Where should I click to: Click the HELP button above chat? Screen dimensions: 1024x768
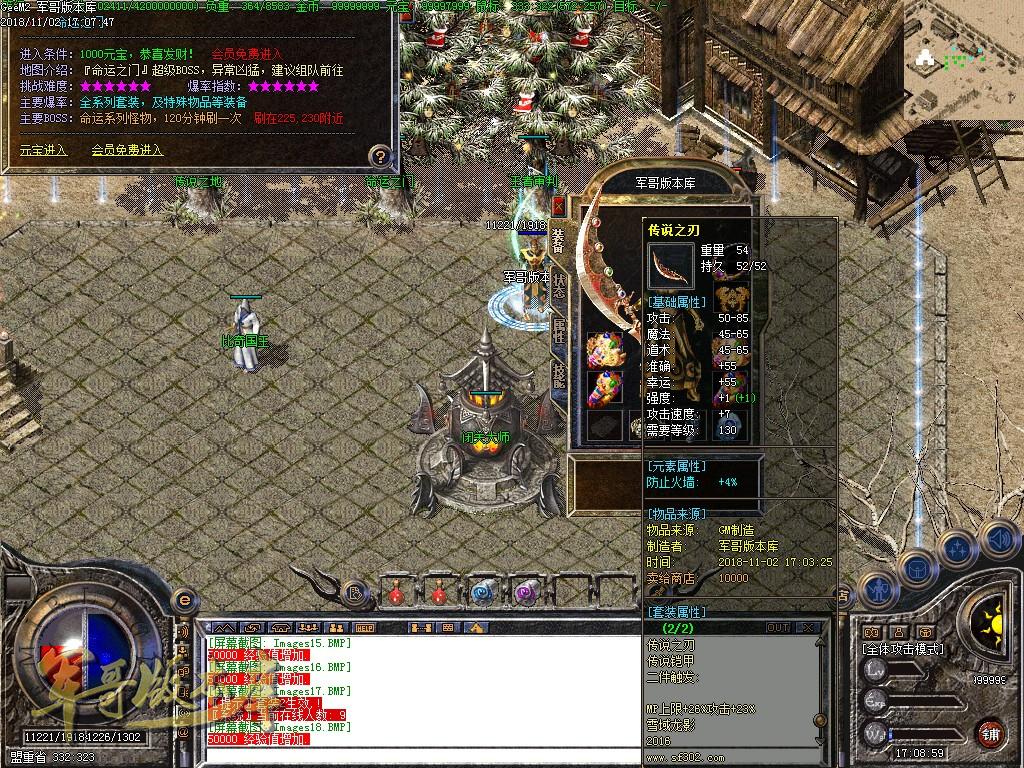tap(364, 628)
